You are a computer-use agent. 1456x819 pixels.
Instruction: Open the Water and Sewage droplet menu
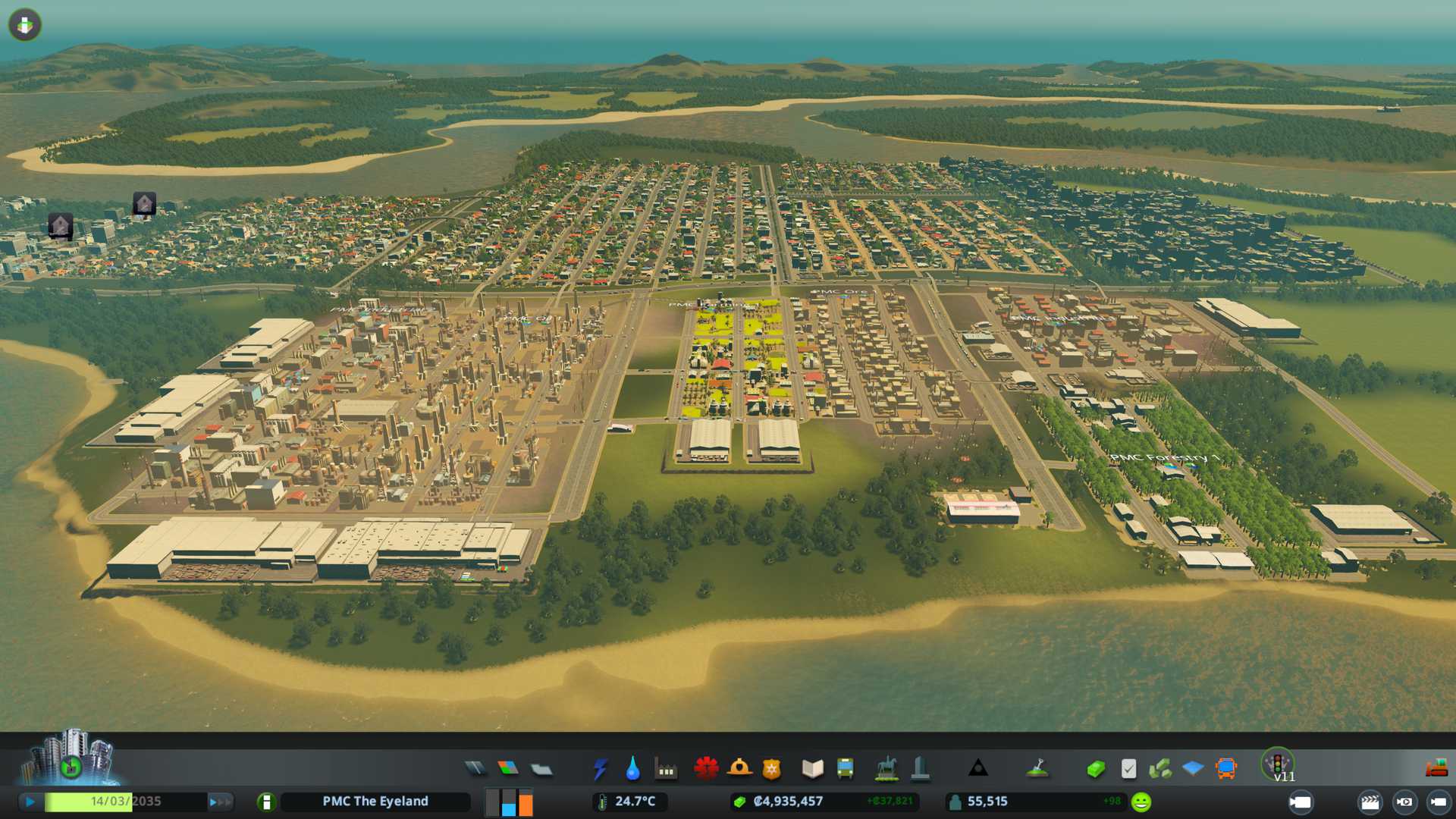coord(632,769)
